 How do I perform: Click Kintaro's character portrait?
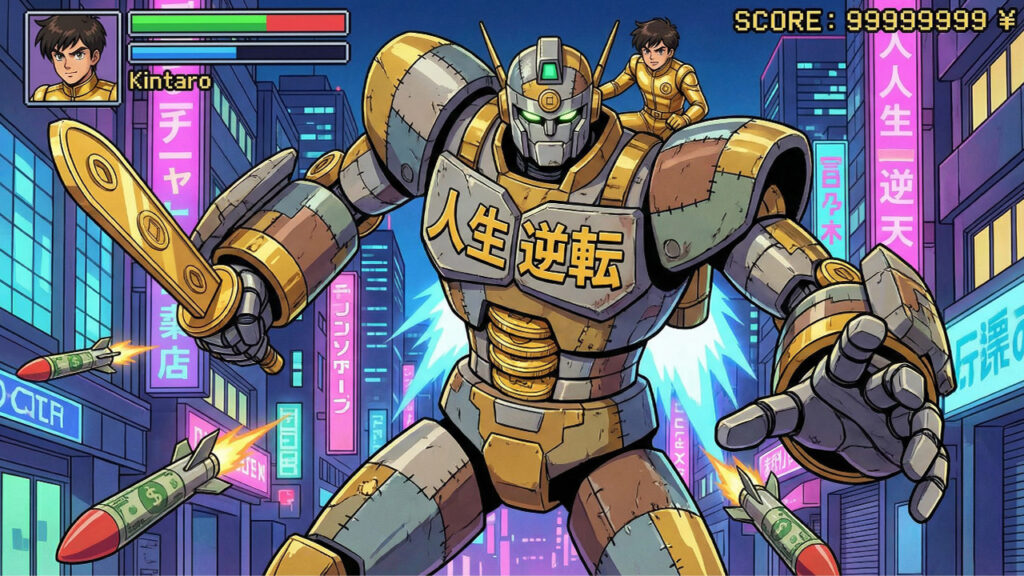coord(73,57)
